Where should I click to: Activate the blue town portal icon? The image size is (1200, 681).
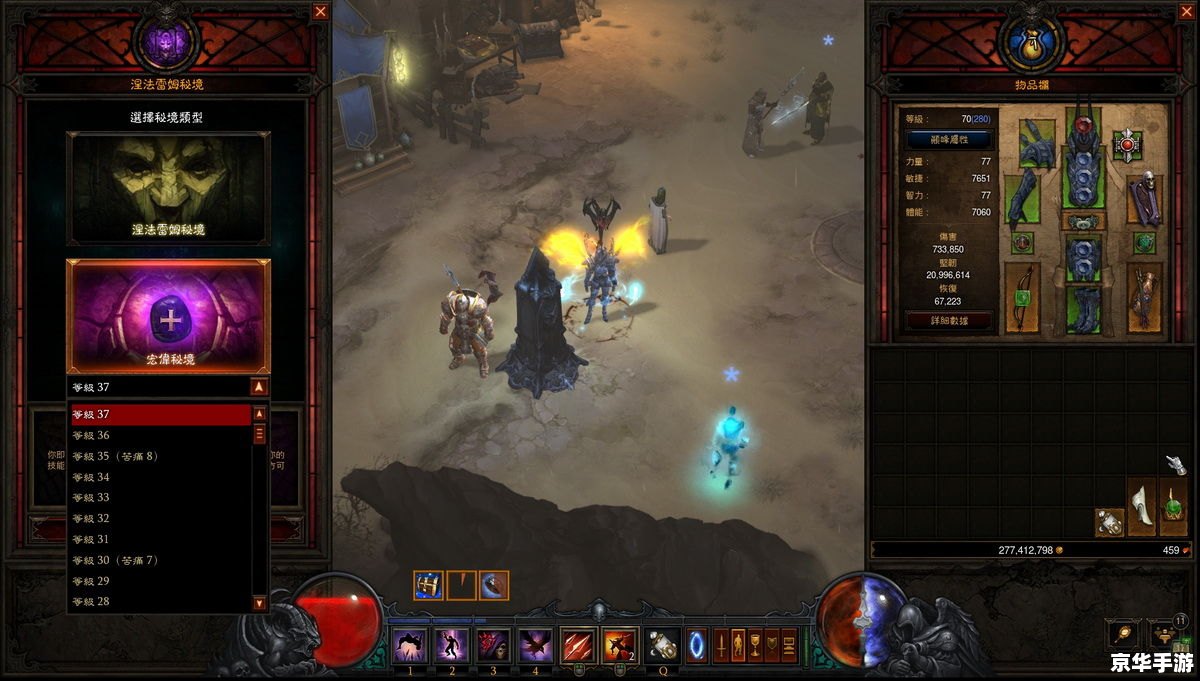click(x=697, y=644)
